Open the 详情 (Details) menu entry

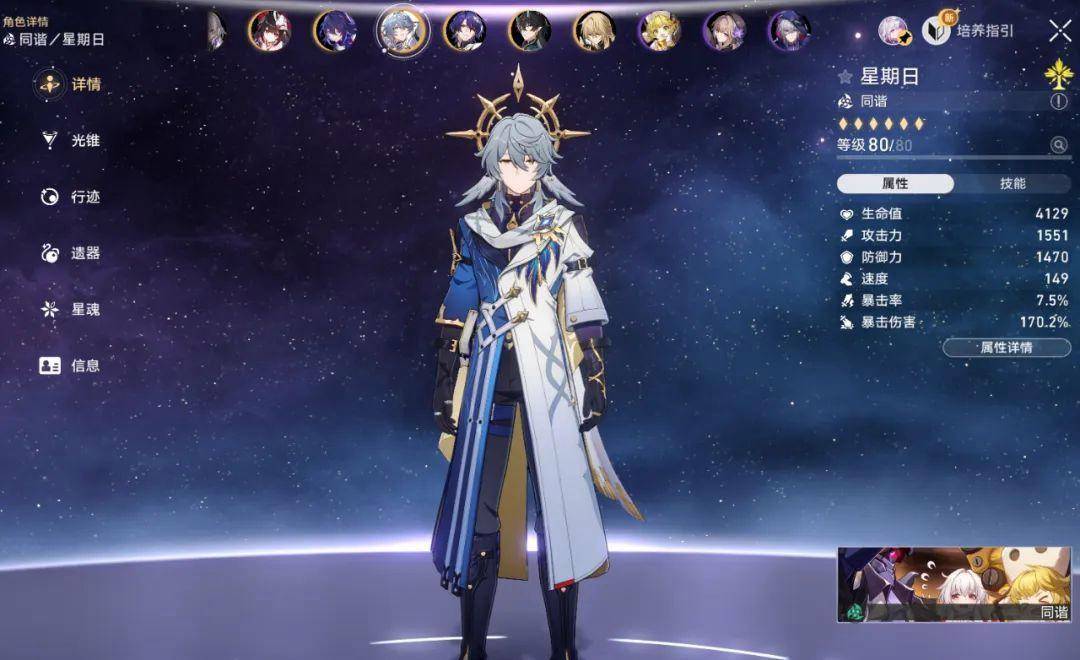(x=70, y=85)
